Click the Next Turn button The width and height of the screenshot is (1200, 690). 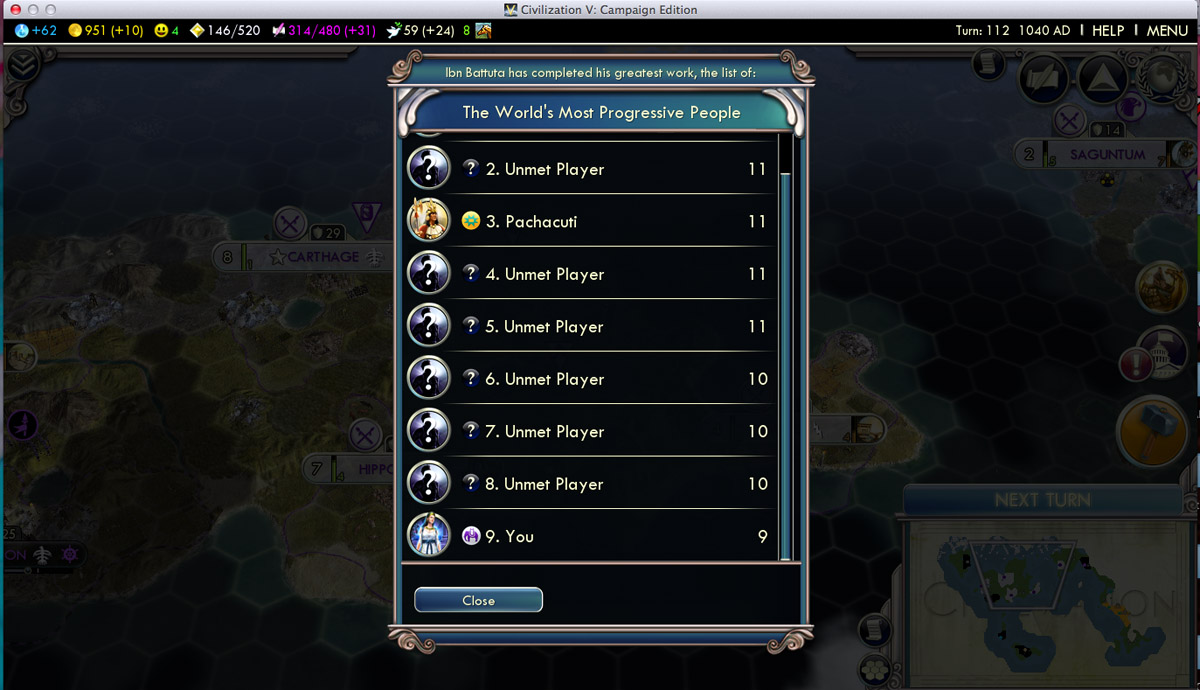[1042, 500]
